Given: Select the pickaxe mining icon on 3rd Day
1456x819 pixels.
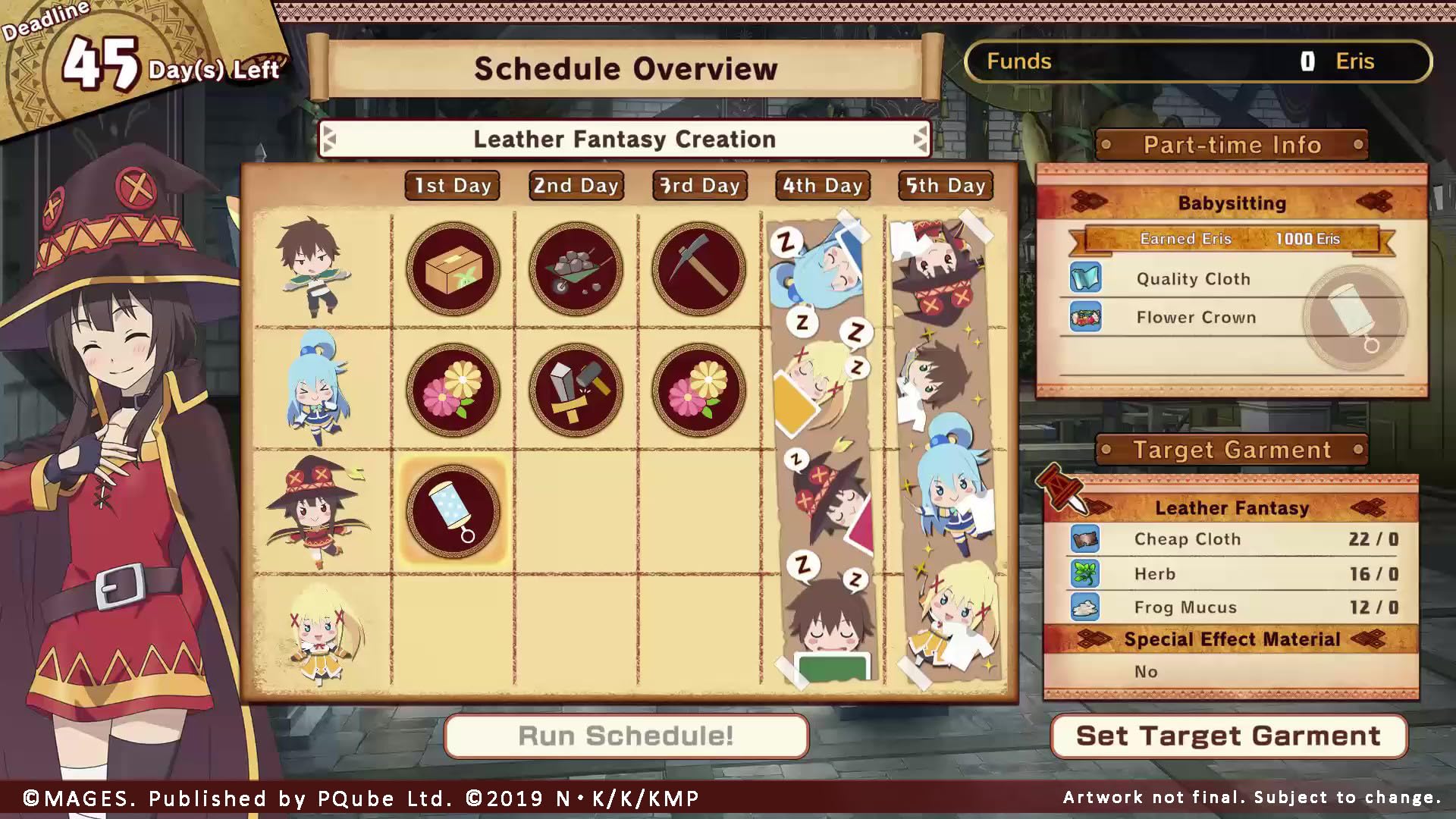Looking at the screenshot, I should tap(698, 269).
